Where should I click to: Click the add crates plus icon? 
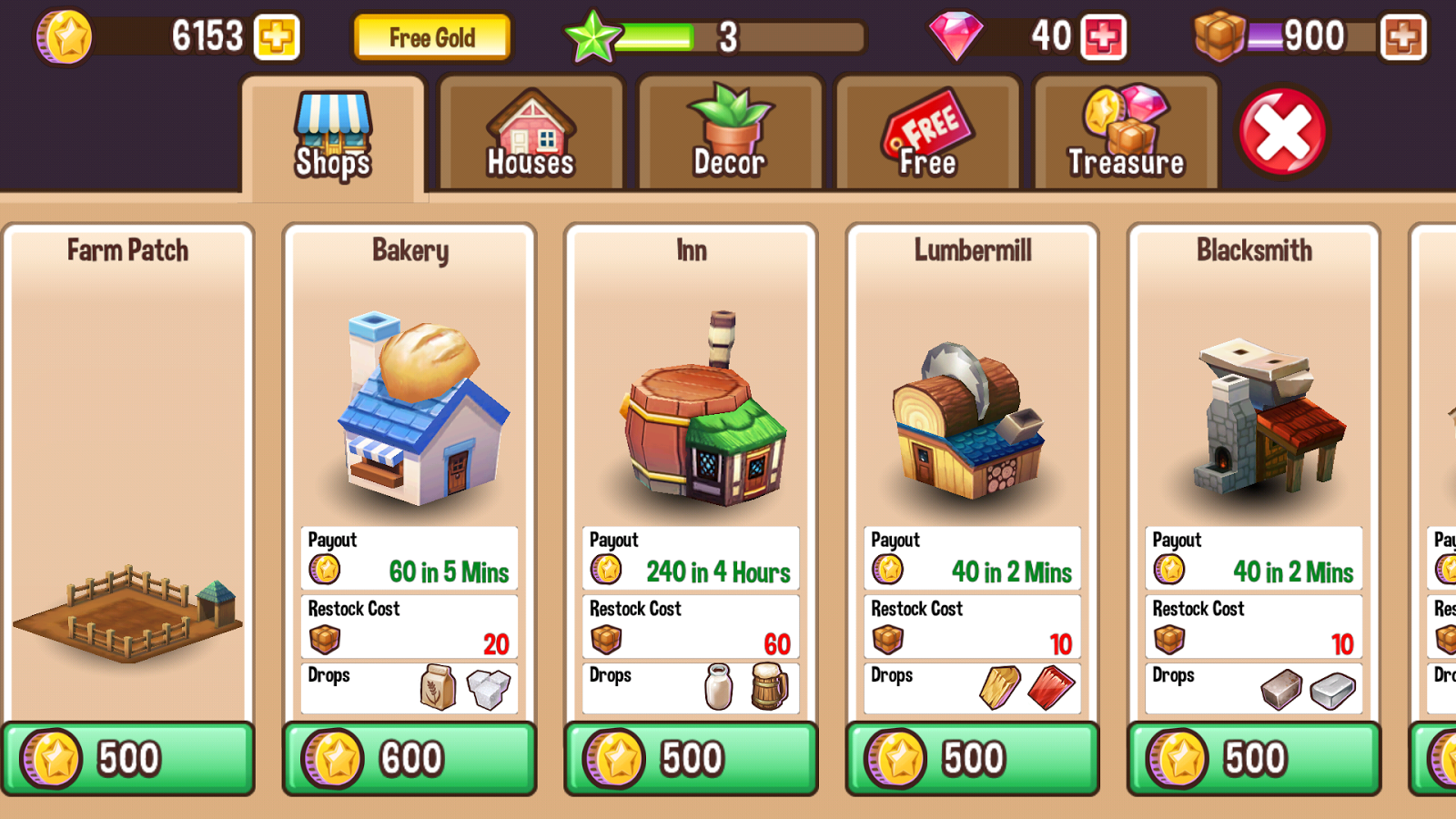pyautogui.click(x=1405, y=38)
